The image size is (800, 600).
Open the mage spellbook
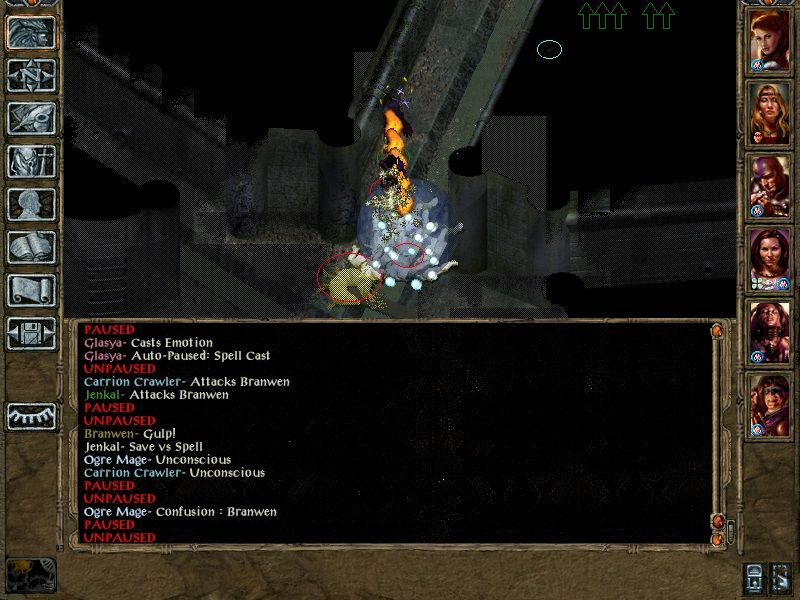(31, 247)
